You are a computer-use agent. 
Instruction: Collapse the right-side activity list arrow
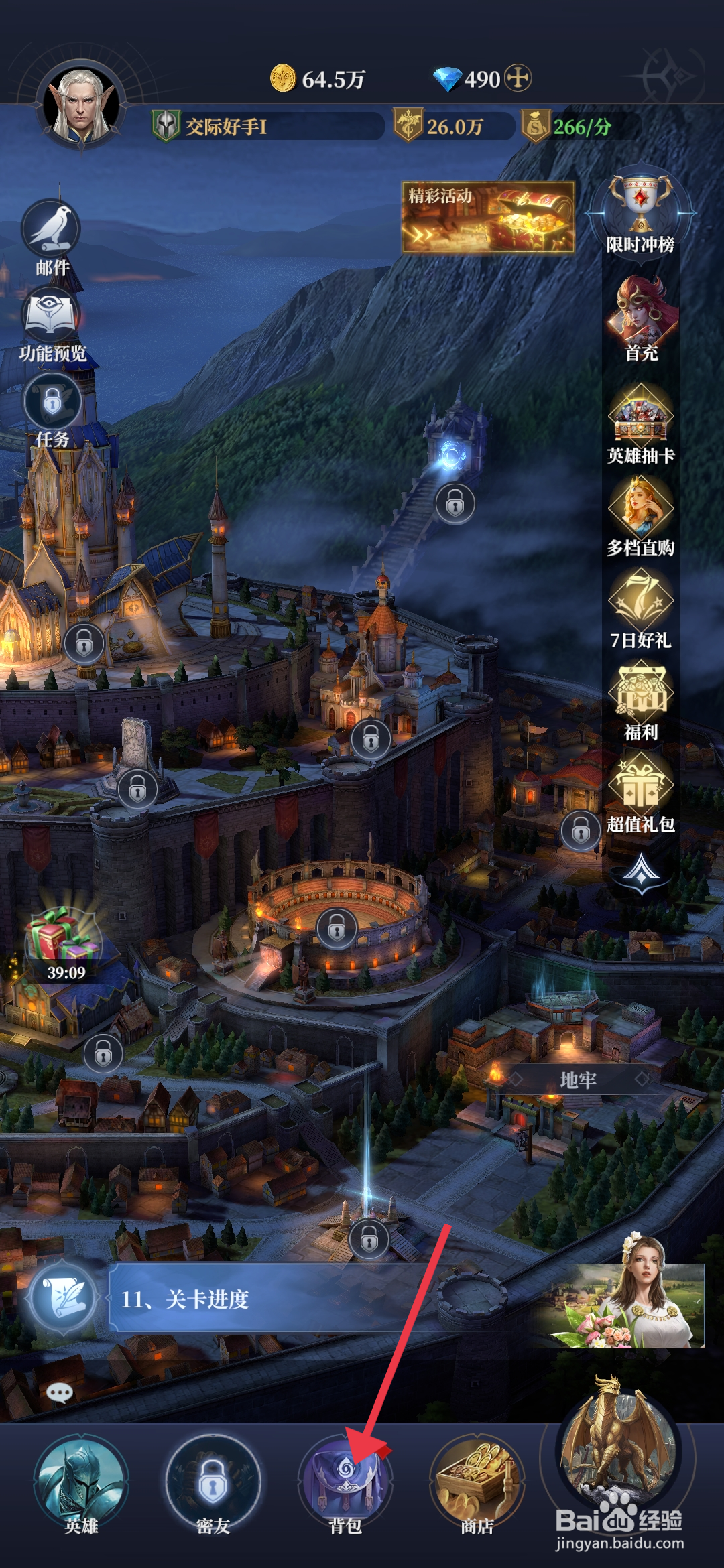pyautogui.click(x=642, y=870)
